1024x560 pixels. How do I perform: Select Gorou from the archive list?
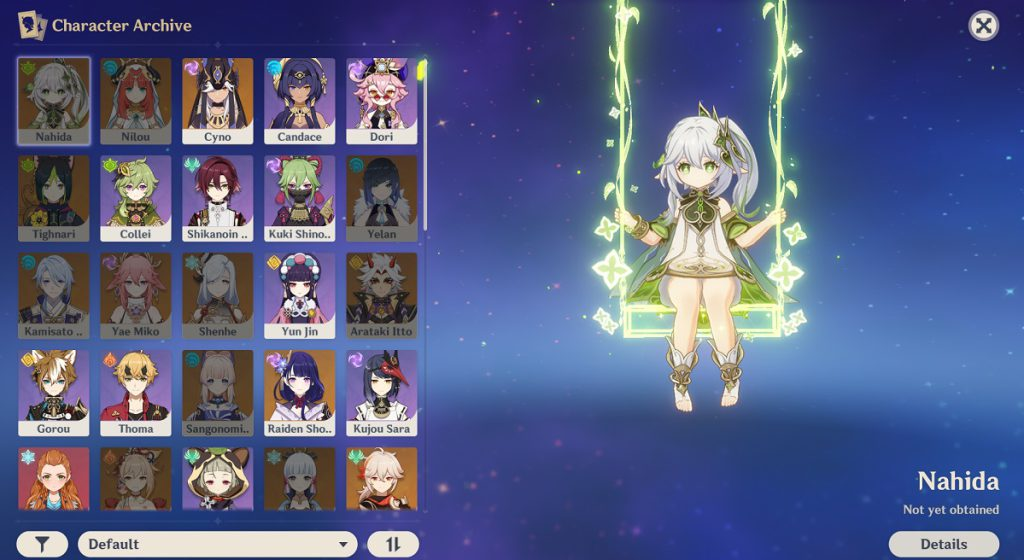tap(54, 392)
